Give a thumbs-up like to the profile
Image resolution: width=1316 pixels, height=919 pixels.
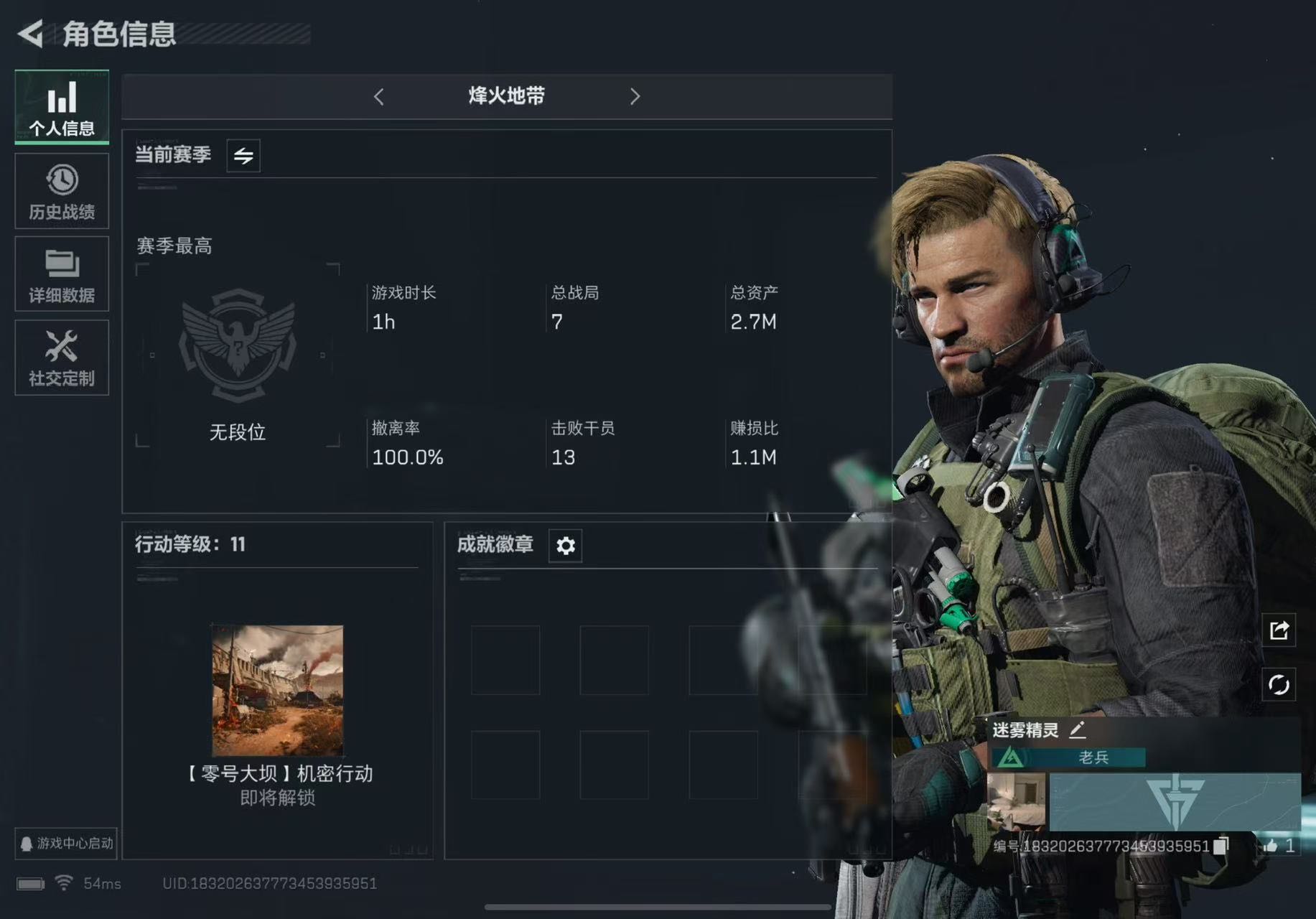pos(1271,846)
